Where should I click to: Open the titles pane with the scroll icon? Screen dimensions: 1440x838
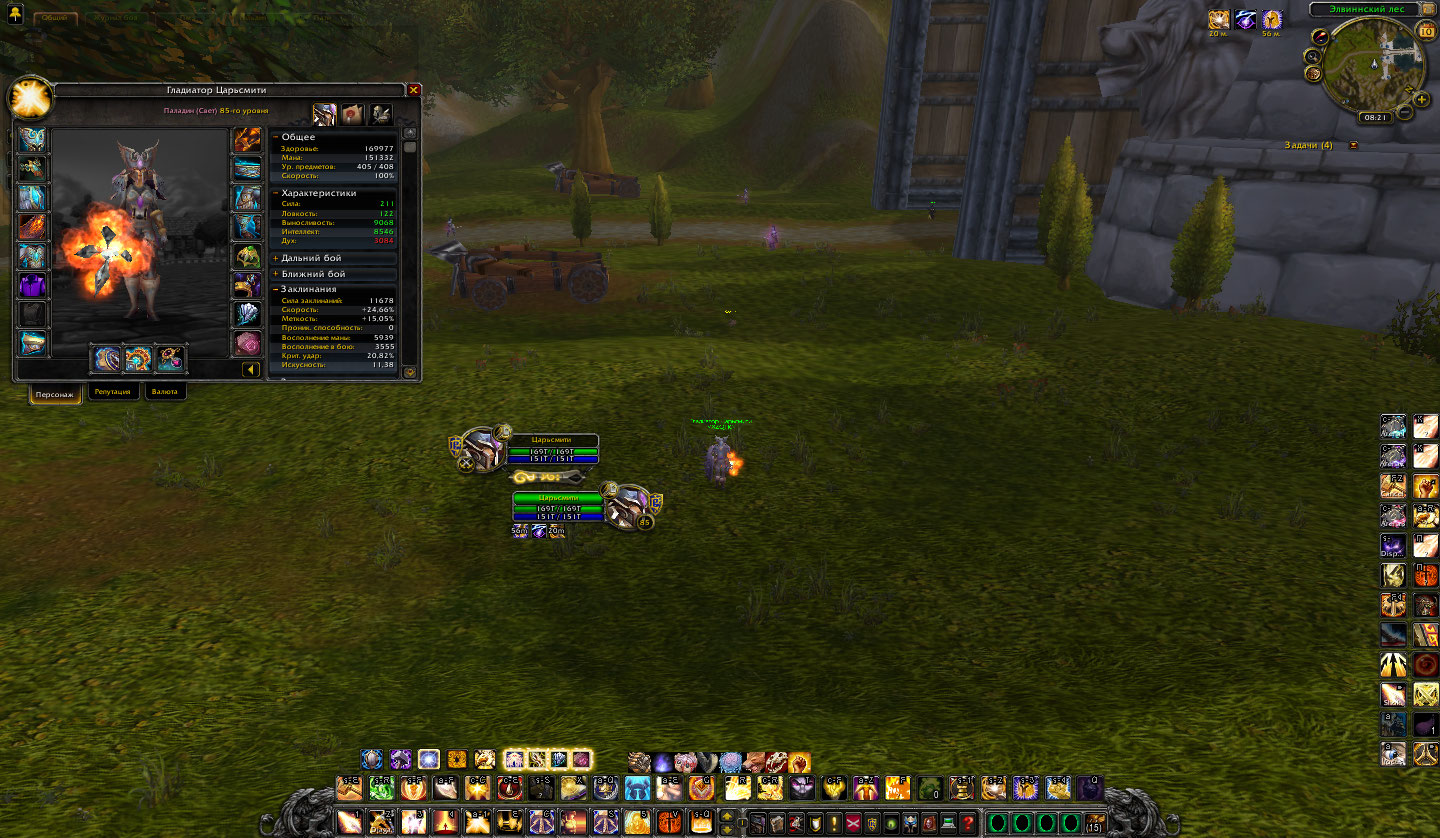(352, 114)
